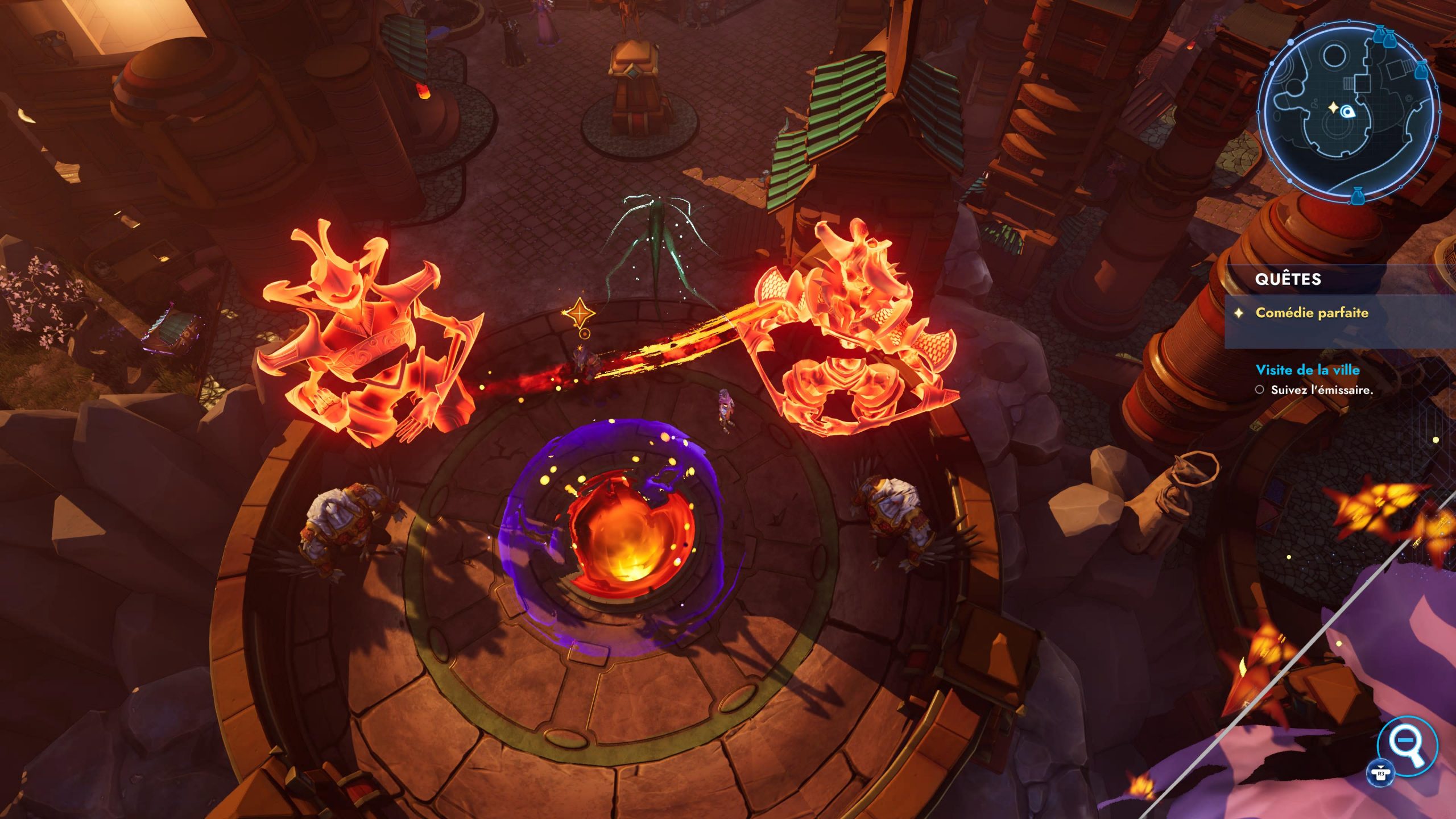
Task: Open the circular minimap
Action: (1348, 111)
